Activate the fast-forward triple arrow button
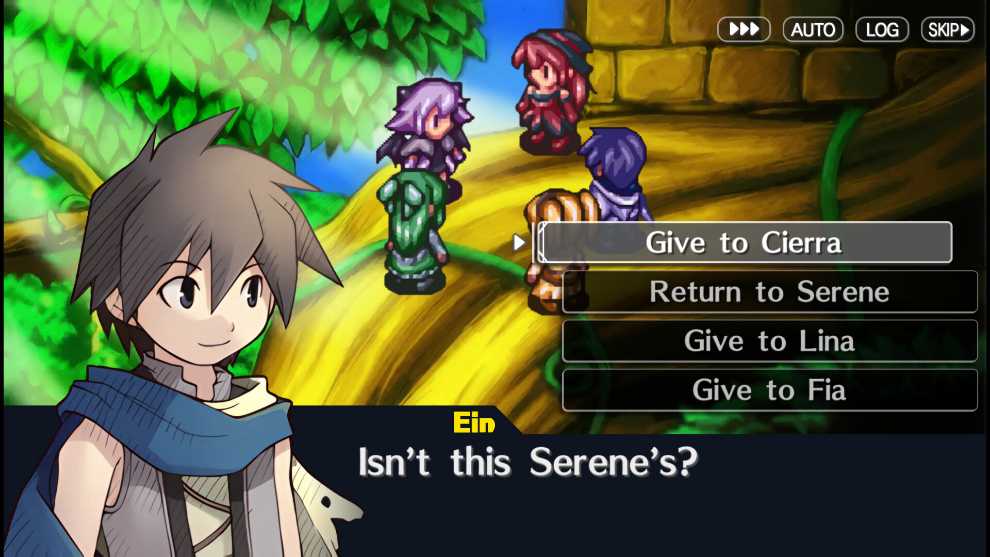This screenshot has height=557, width=990. coord(744,30)
